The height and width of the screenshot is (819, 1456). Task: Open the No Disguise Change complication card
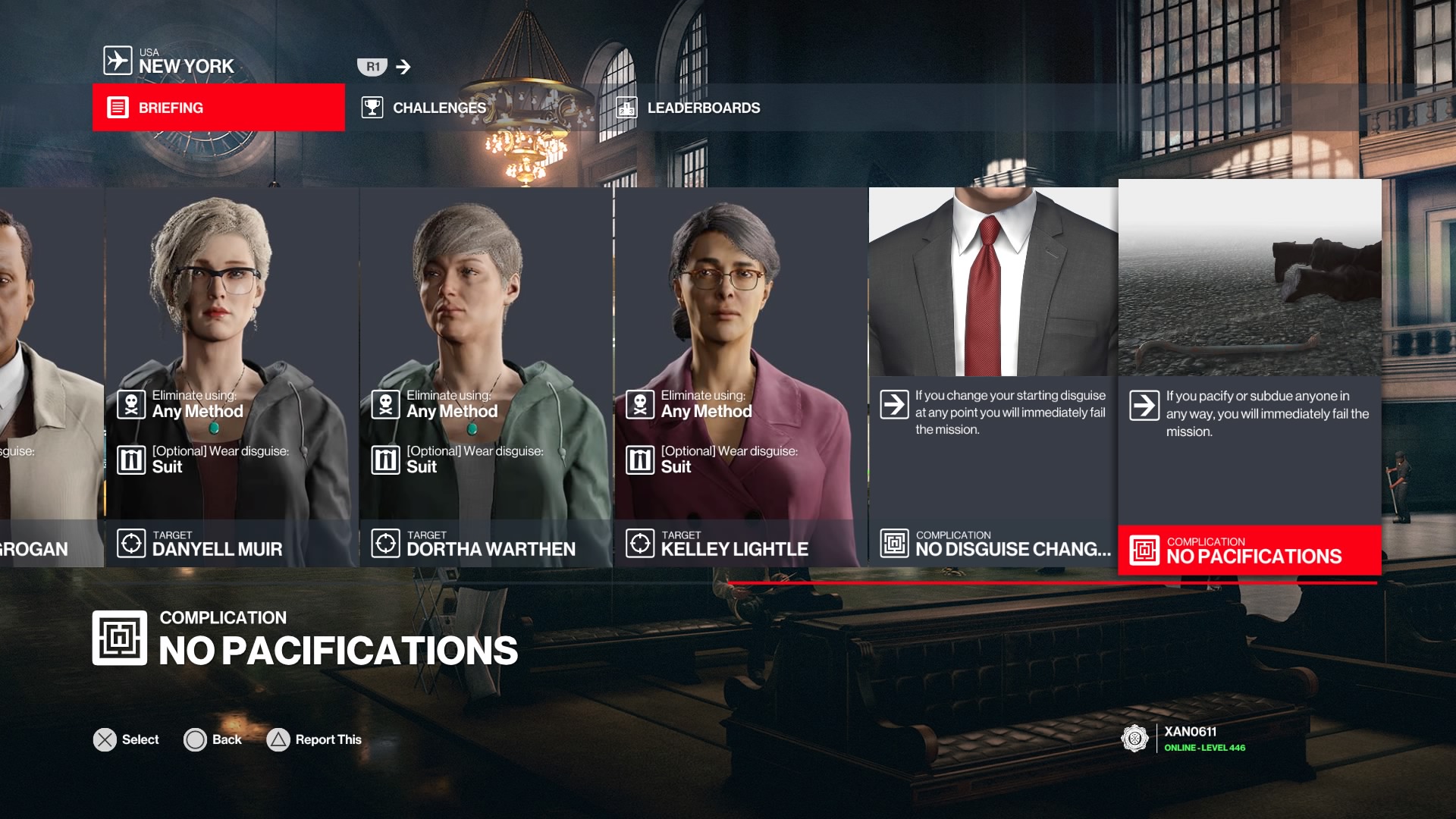click(x=993, y=377)
